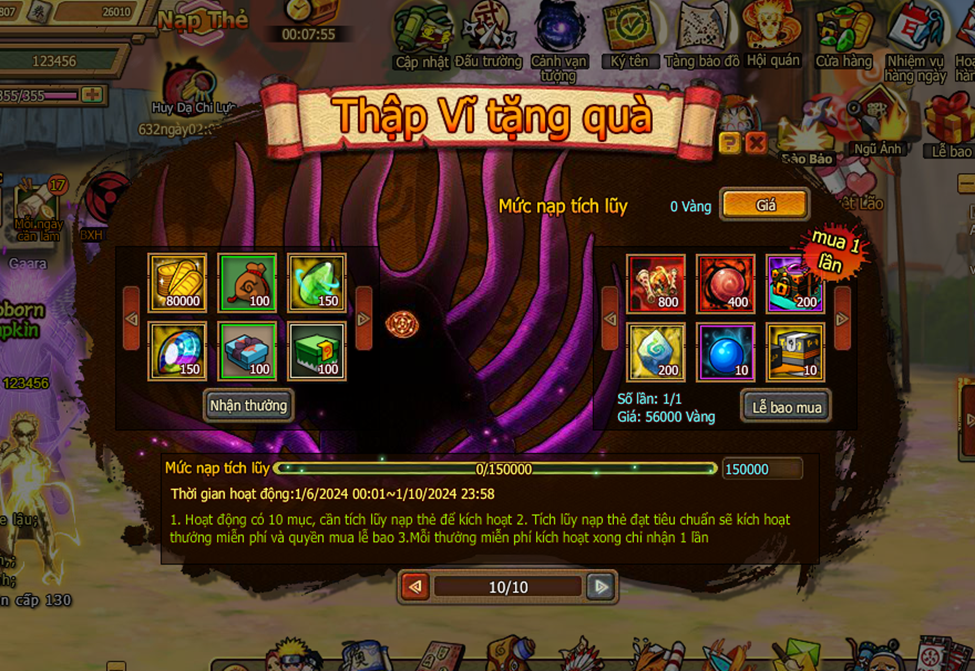Select the red orb item showing 400
Screen dimensions: 975x671
(726, 283)
